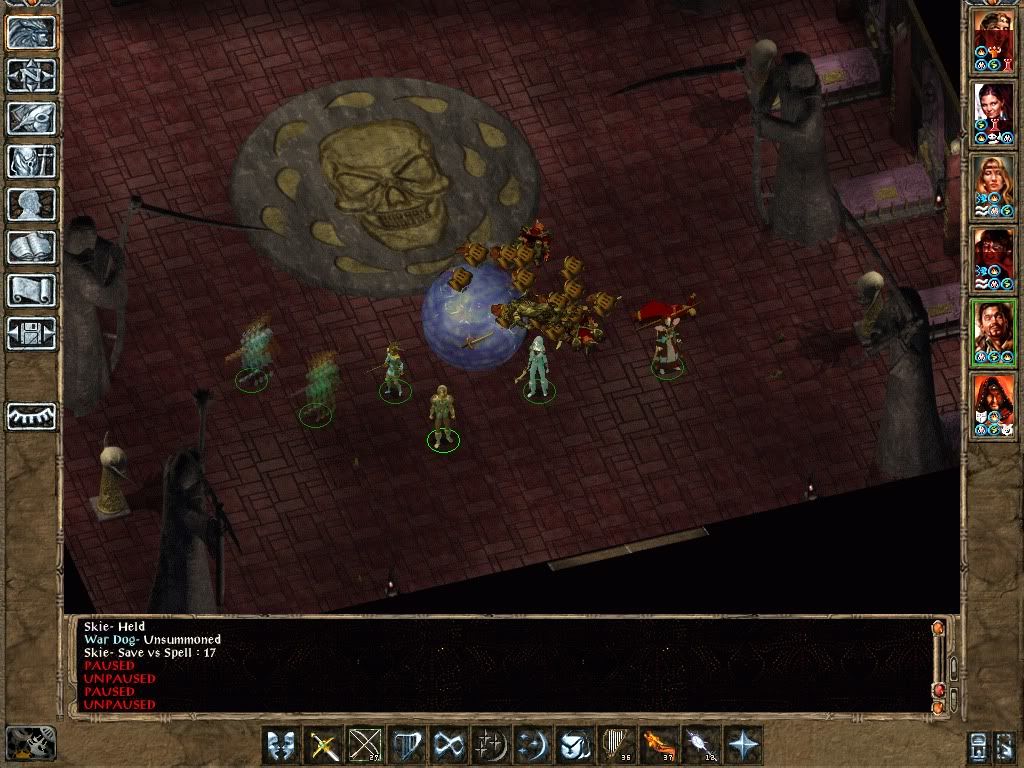Viewport: 1024px width, 768px height.
Task: Equip the bow with 27 arrows
Action: pos(365,746)
